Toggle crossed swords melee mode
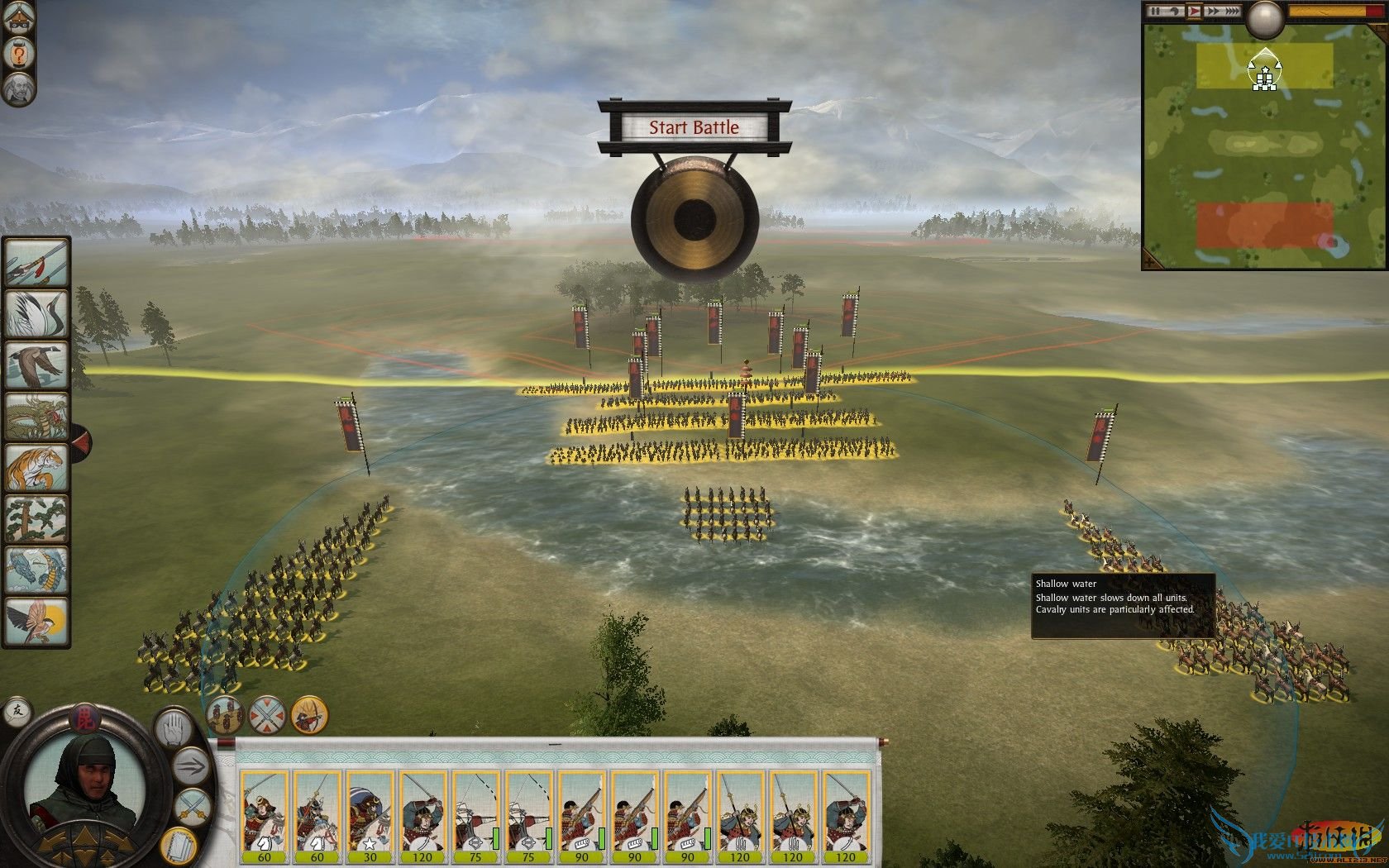The image size is (1389, 868). (x=191, y=805)
